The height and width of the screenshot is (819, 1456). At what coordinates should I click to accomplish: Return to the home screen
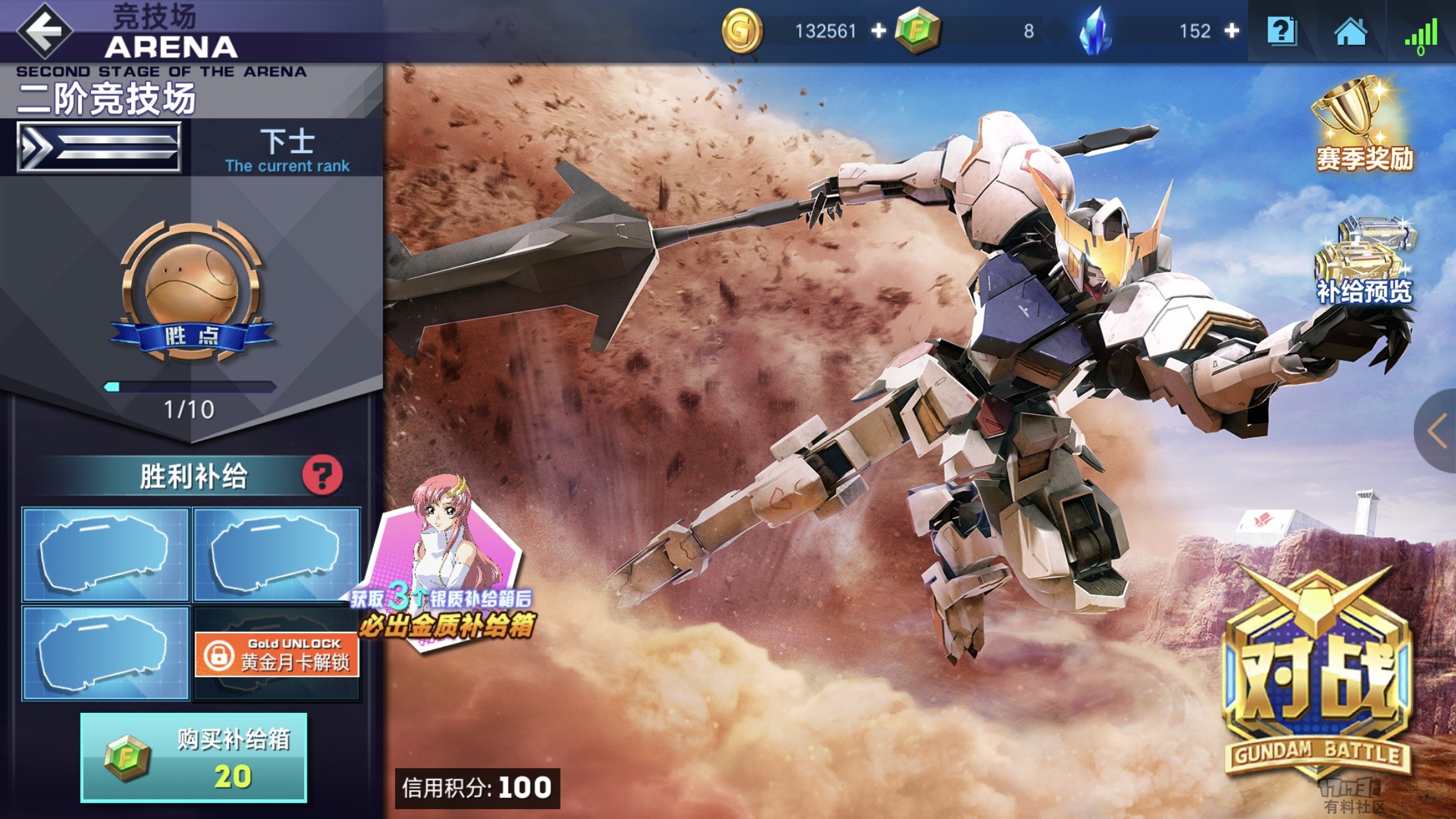(x=1350, y=31)
